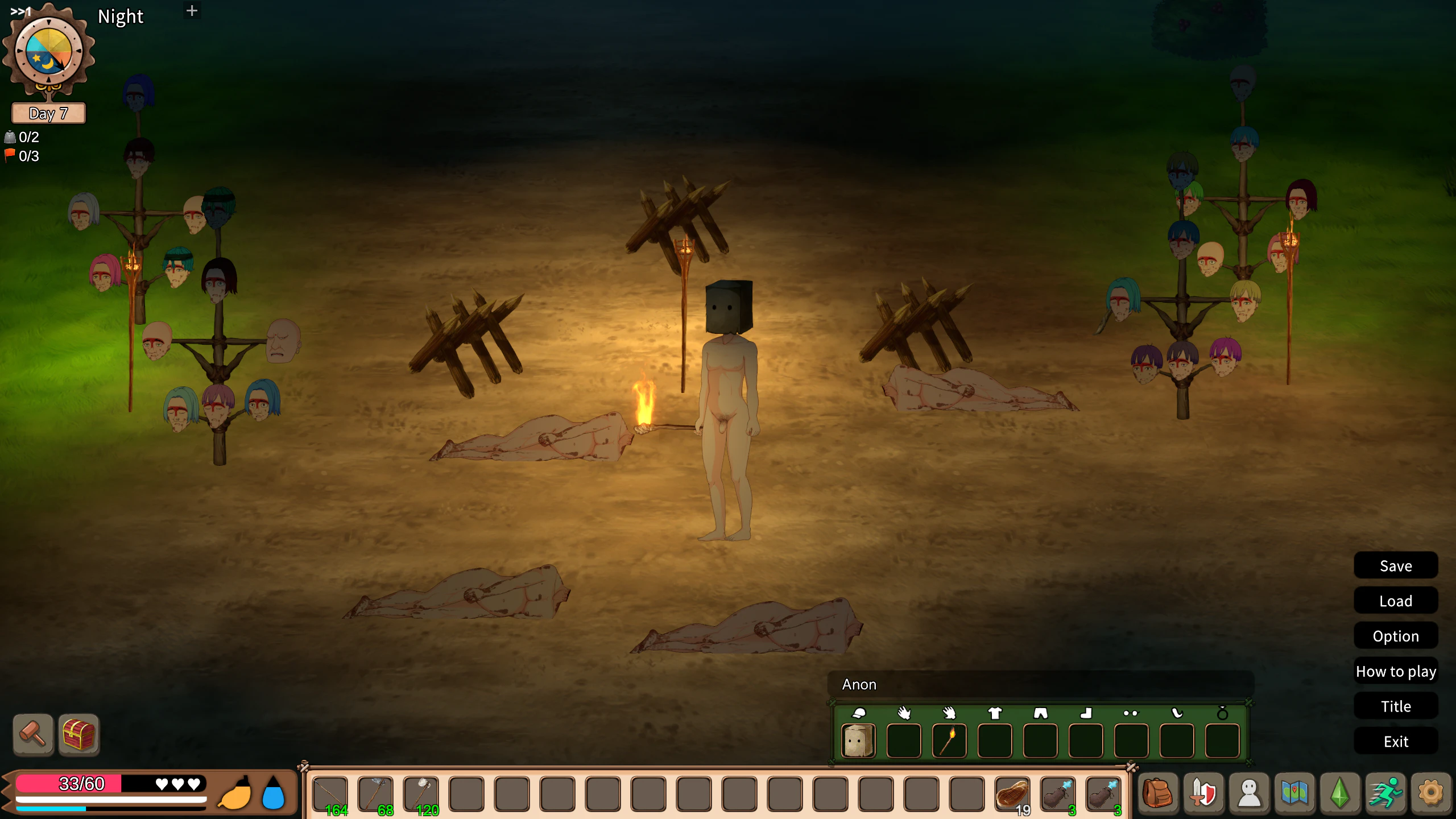The image size is (1456, 819).
Task: Open the red treasure chest storage
Action: [78, 734]
